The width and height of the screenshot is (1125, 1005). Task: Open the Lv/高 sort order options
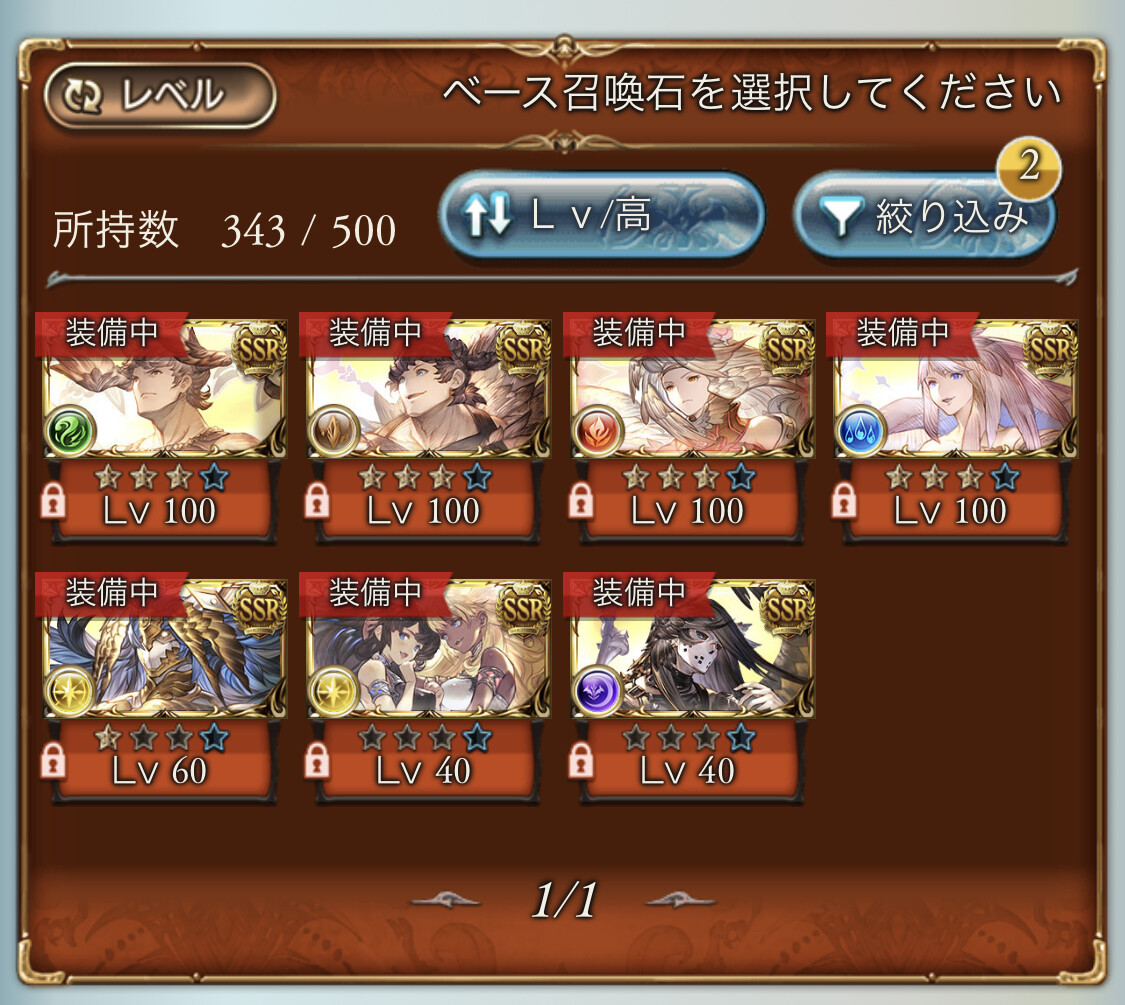pos(601,217)
